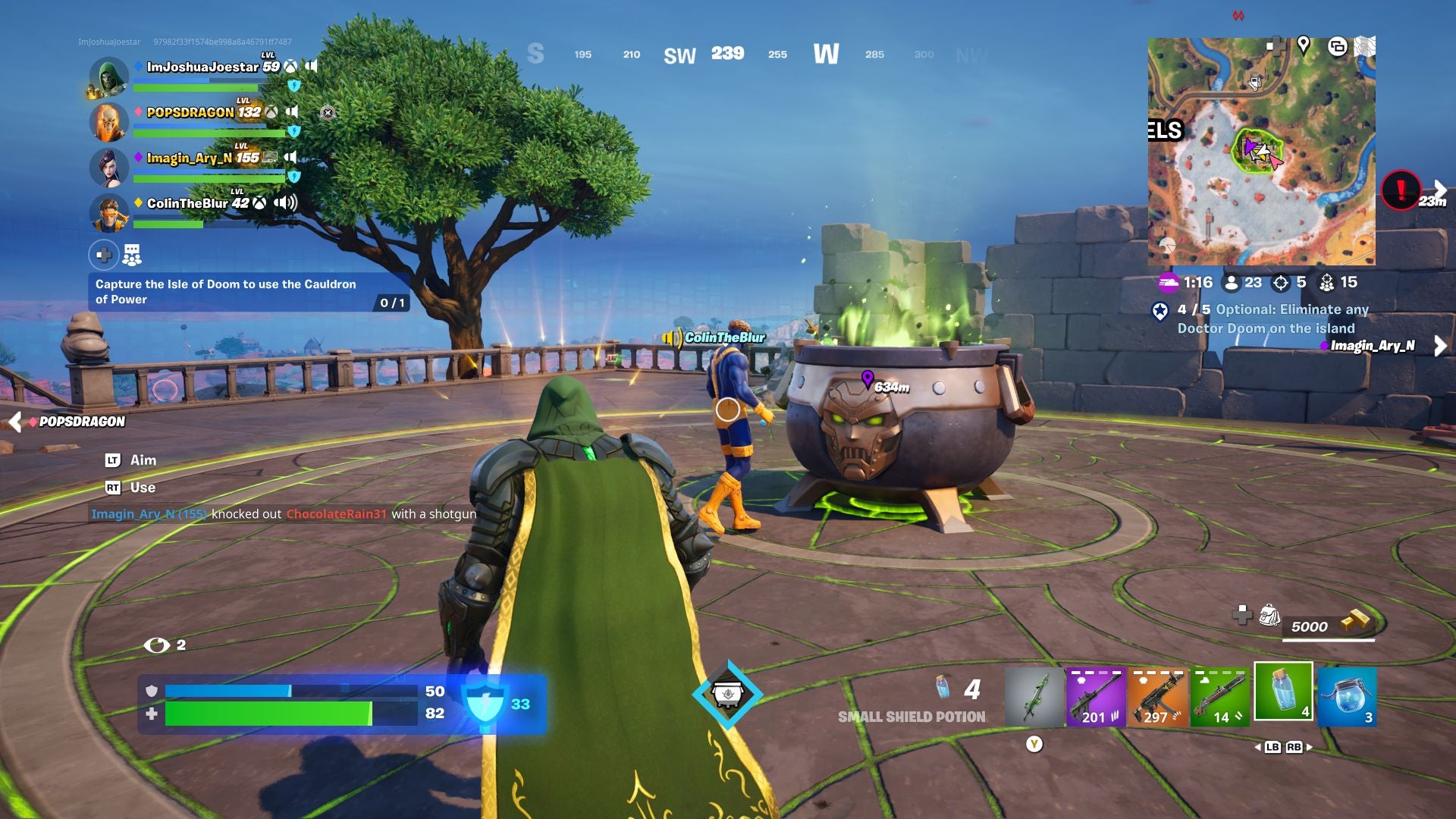Image resolution: width=1456 pixels, height=819 pixels.
Task: Click the players remaining icon showing 23
Action: (1232, 283)
